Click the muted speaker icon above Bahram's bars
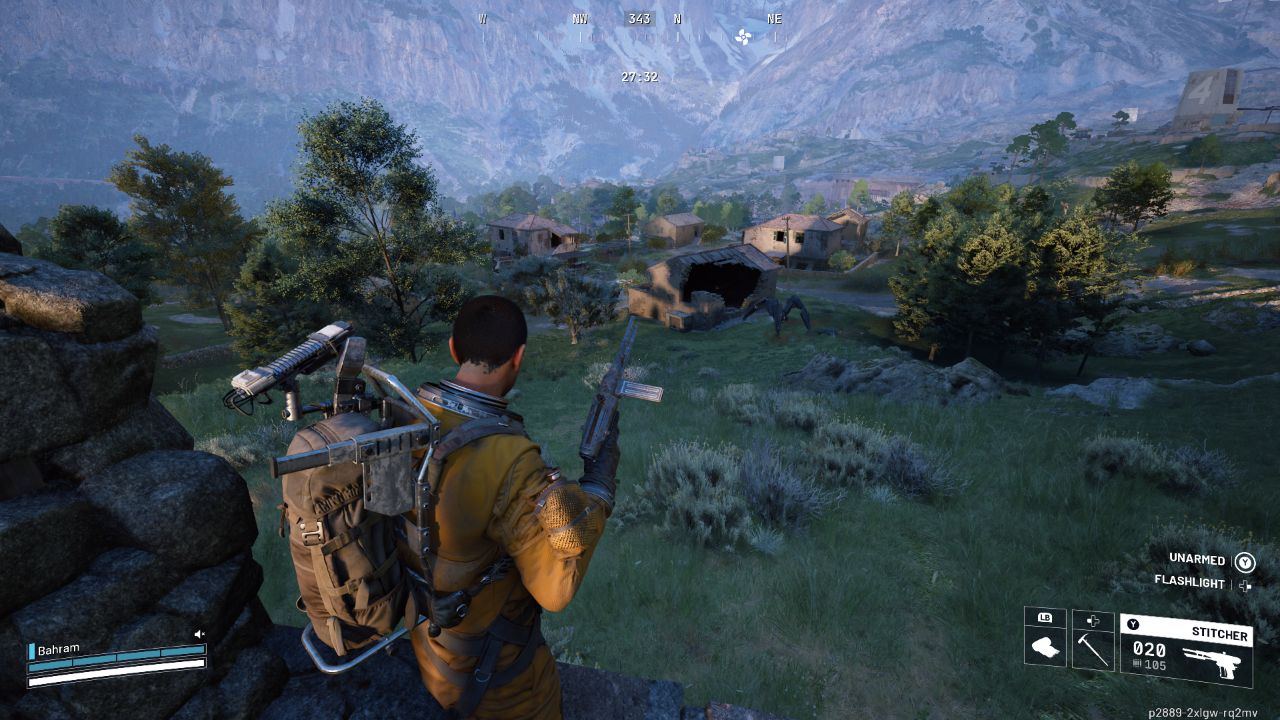Image resolution: width=1280 pixels, height=720 pixels. coord(199,634)
